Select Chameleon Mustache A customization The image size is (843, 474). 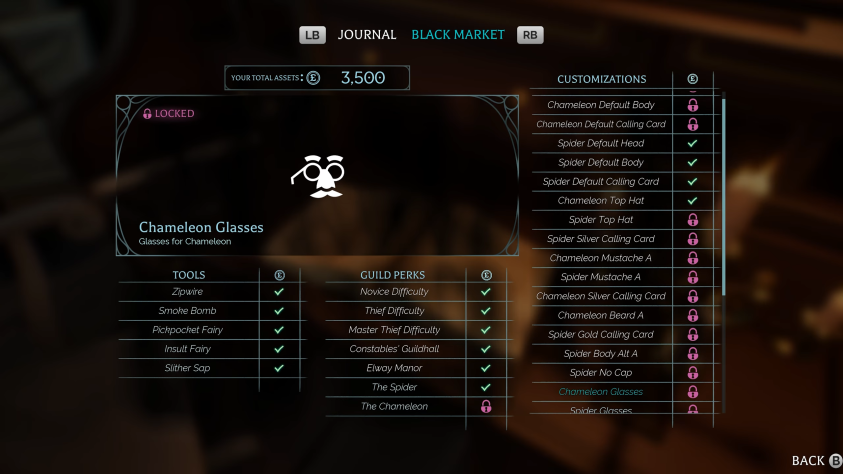(601, 258)
